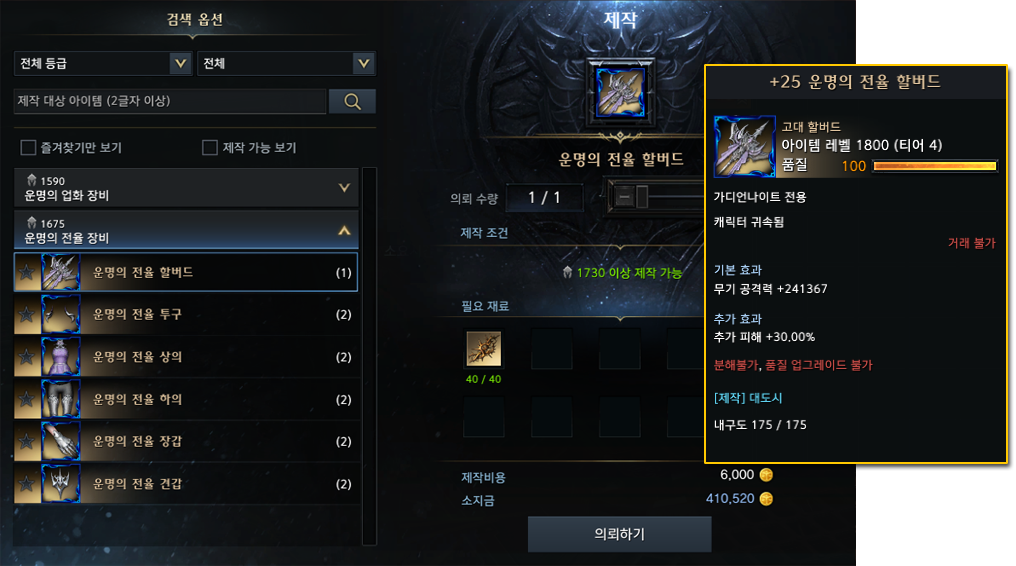Favorite the 운명의 전율 투구 star icon
The image size is (1016, 566).
tap(27, 315)
